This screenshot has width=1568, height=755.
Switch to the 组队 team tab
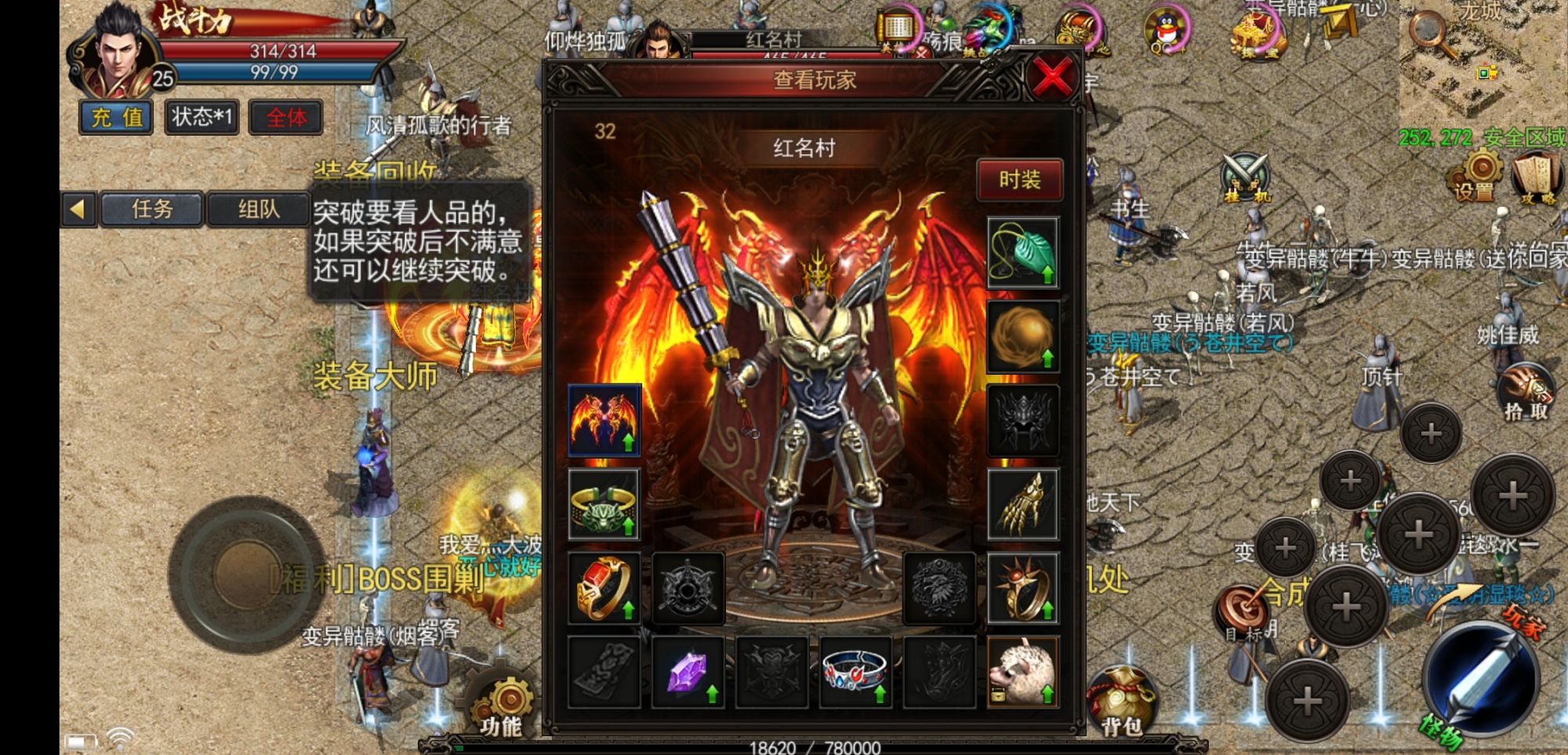[x=258, y=209]
